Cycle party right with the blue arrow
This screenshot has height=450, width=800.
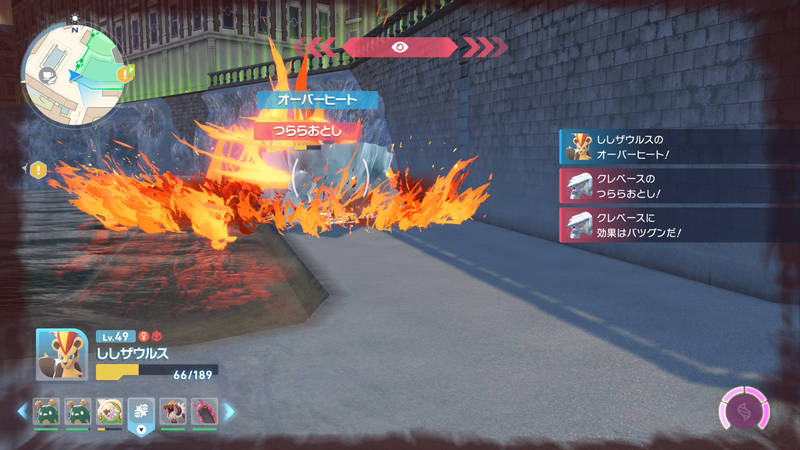coord(229,411)
